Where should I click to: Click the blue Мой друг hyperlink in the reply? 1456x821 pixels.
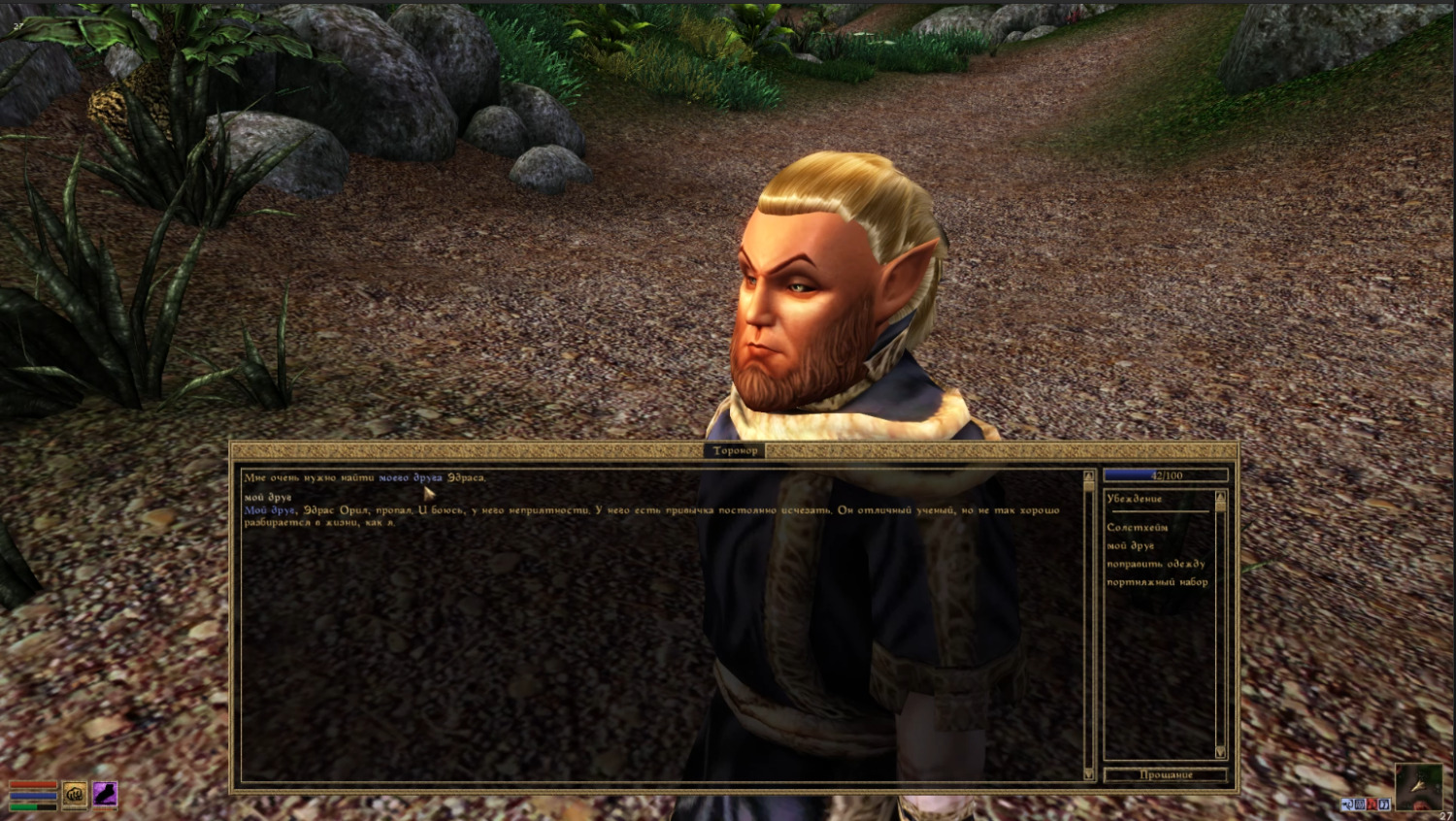pos(269,510)
